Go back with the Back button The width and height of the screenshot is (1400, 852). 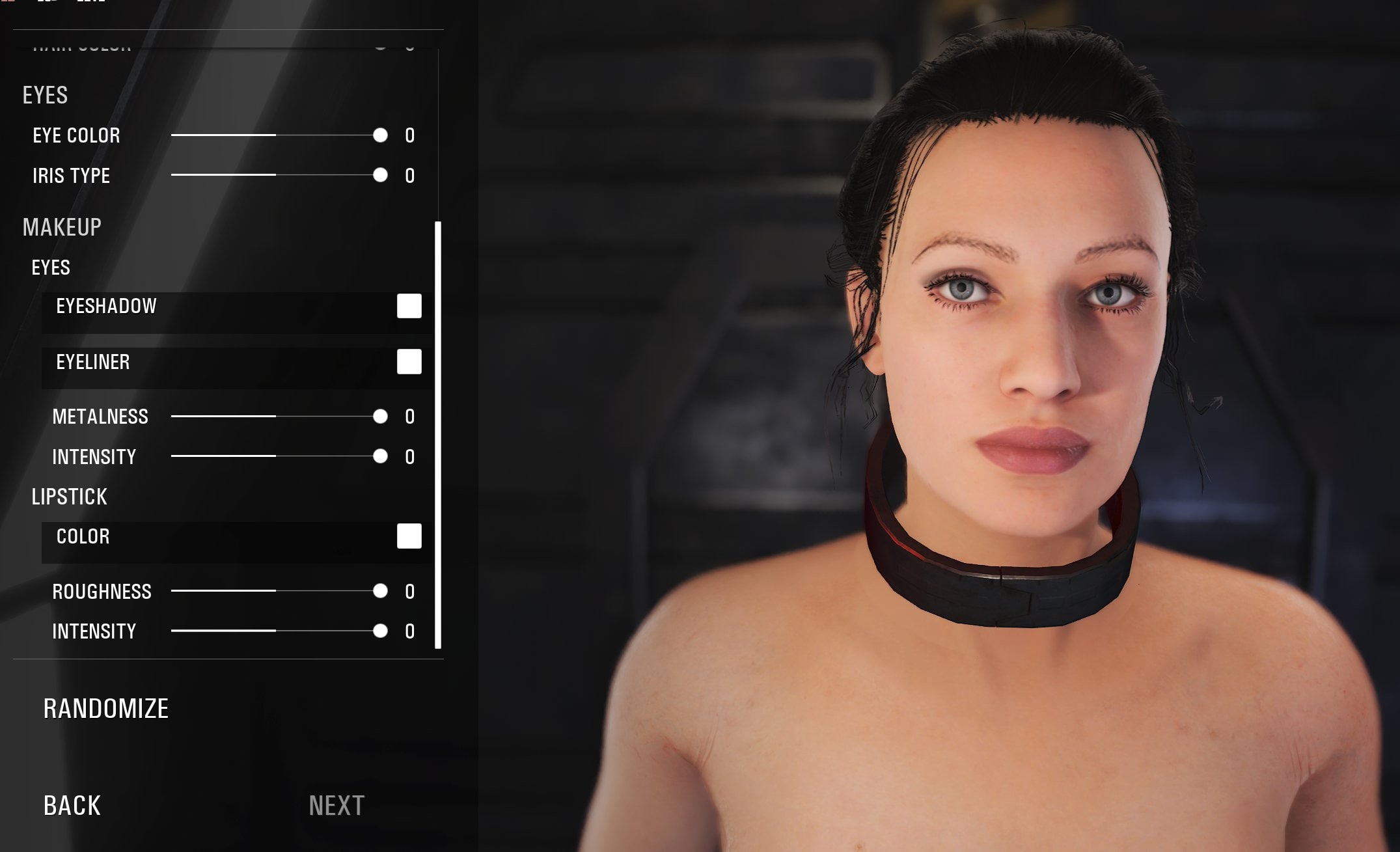[x=72, y=806]
